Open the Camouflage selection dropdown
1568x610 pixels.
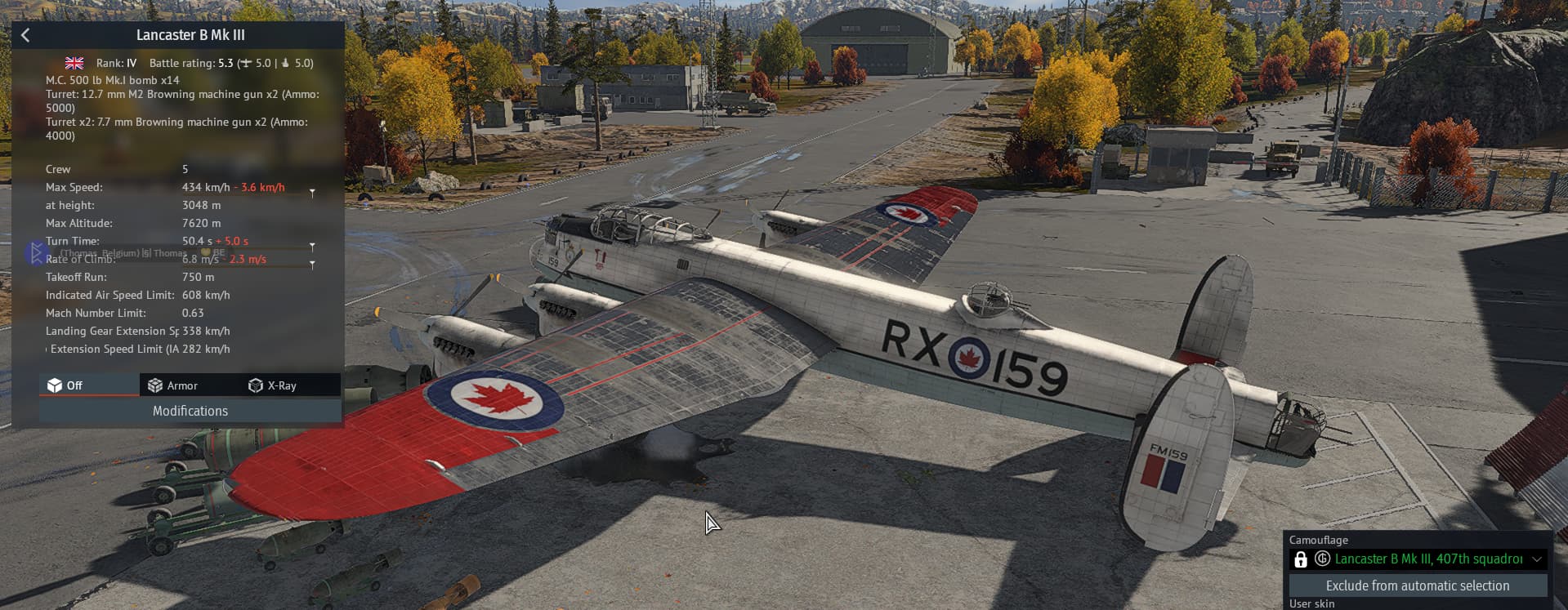click(1418, 559)
